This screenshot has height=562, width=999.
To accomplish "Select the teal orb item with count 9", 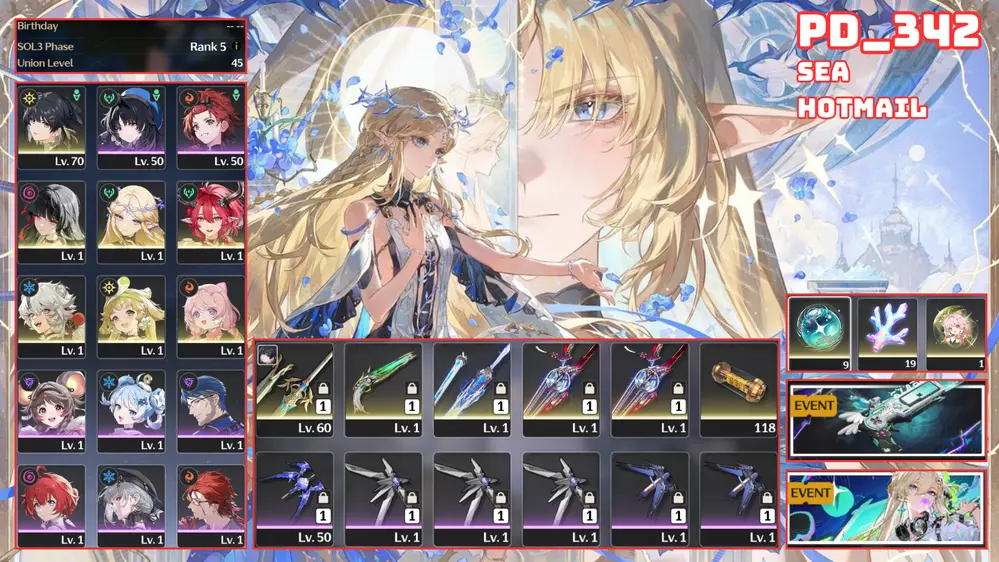I will pyautogui.click(x=820, y=335).
